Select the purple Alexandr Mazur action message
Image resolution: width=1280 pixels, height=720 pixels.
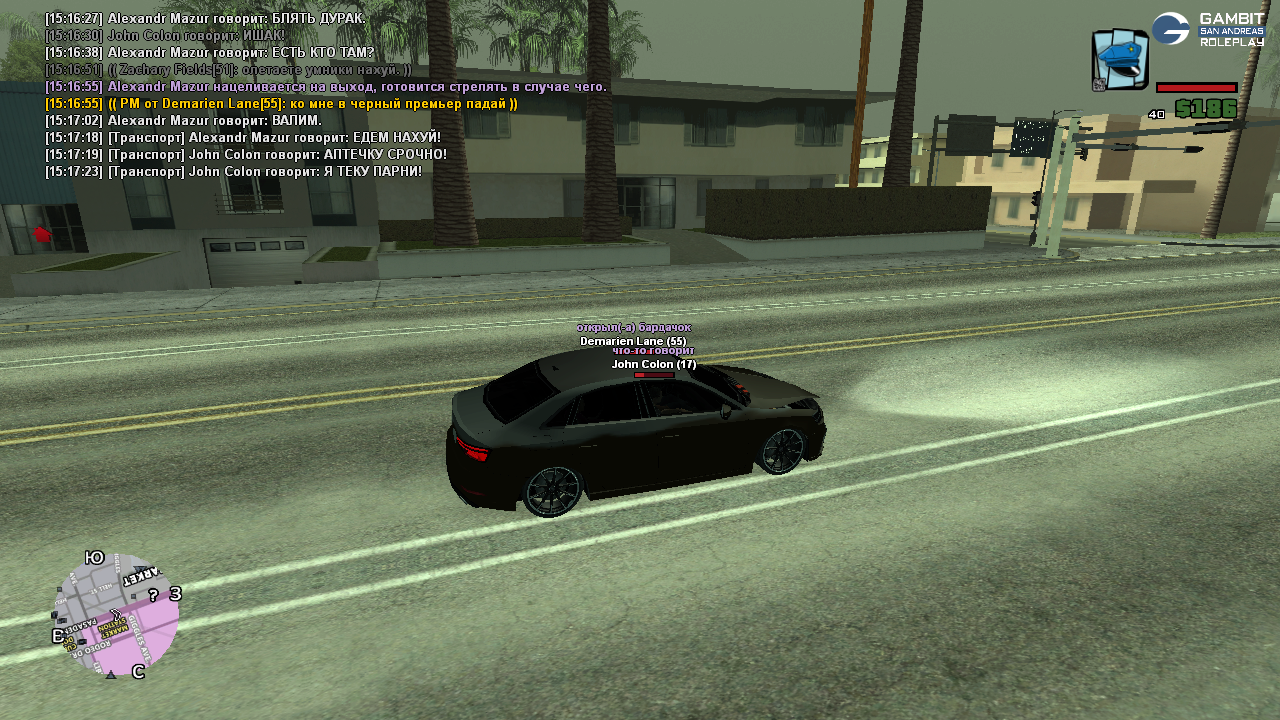[x=326, y=87]
